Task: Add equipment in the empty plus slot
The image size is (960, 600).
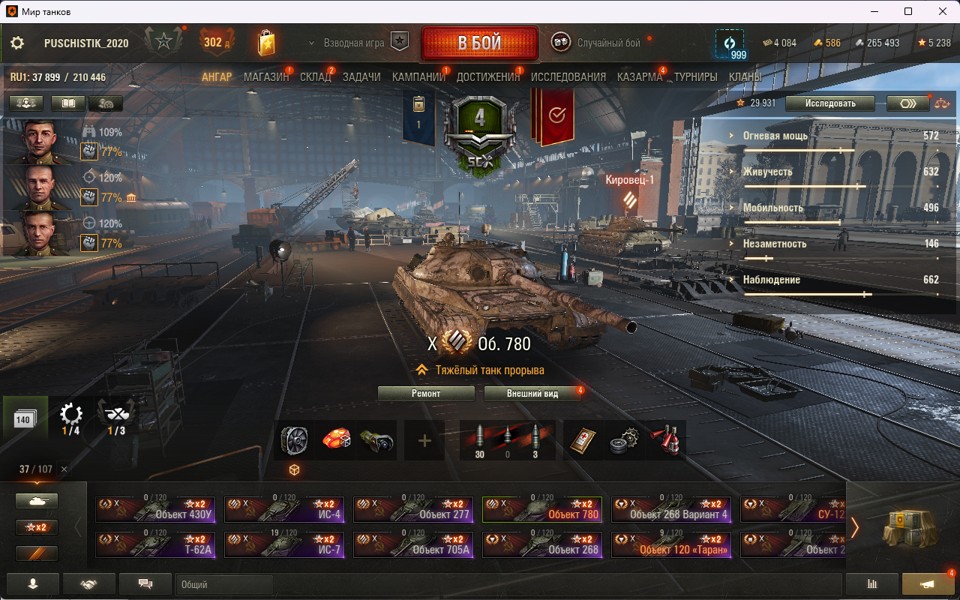Action: tap(424, 440)
